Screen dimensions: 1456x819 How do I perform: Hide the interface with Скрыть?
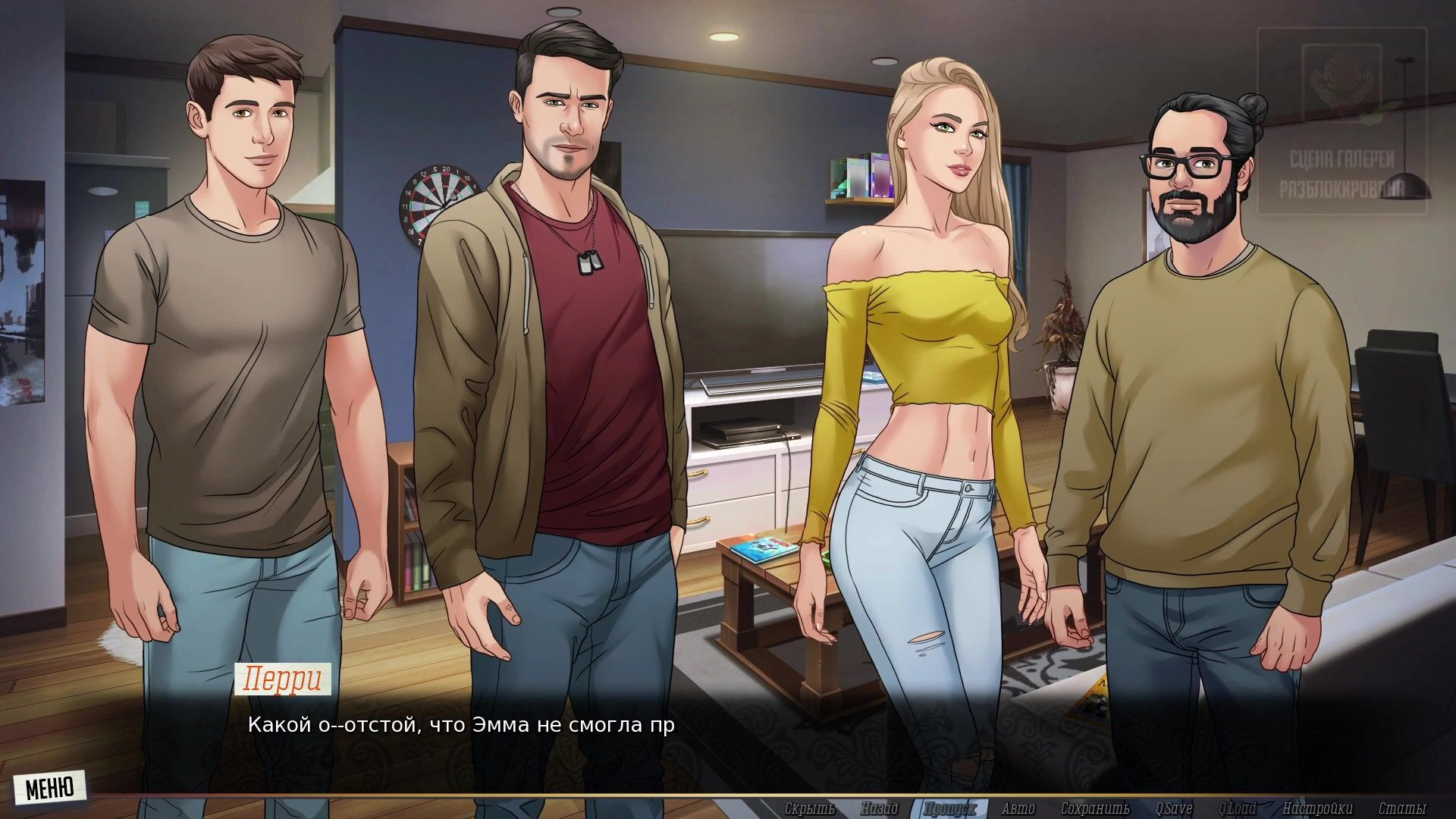click(x=810, y=808)
